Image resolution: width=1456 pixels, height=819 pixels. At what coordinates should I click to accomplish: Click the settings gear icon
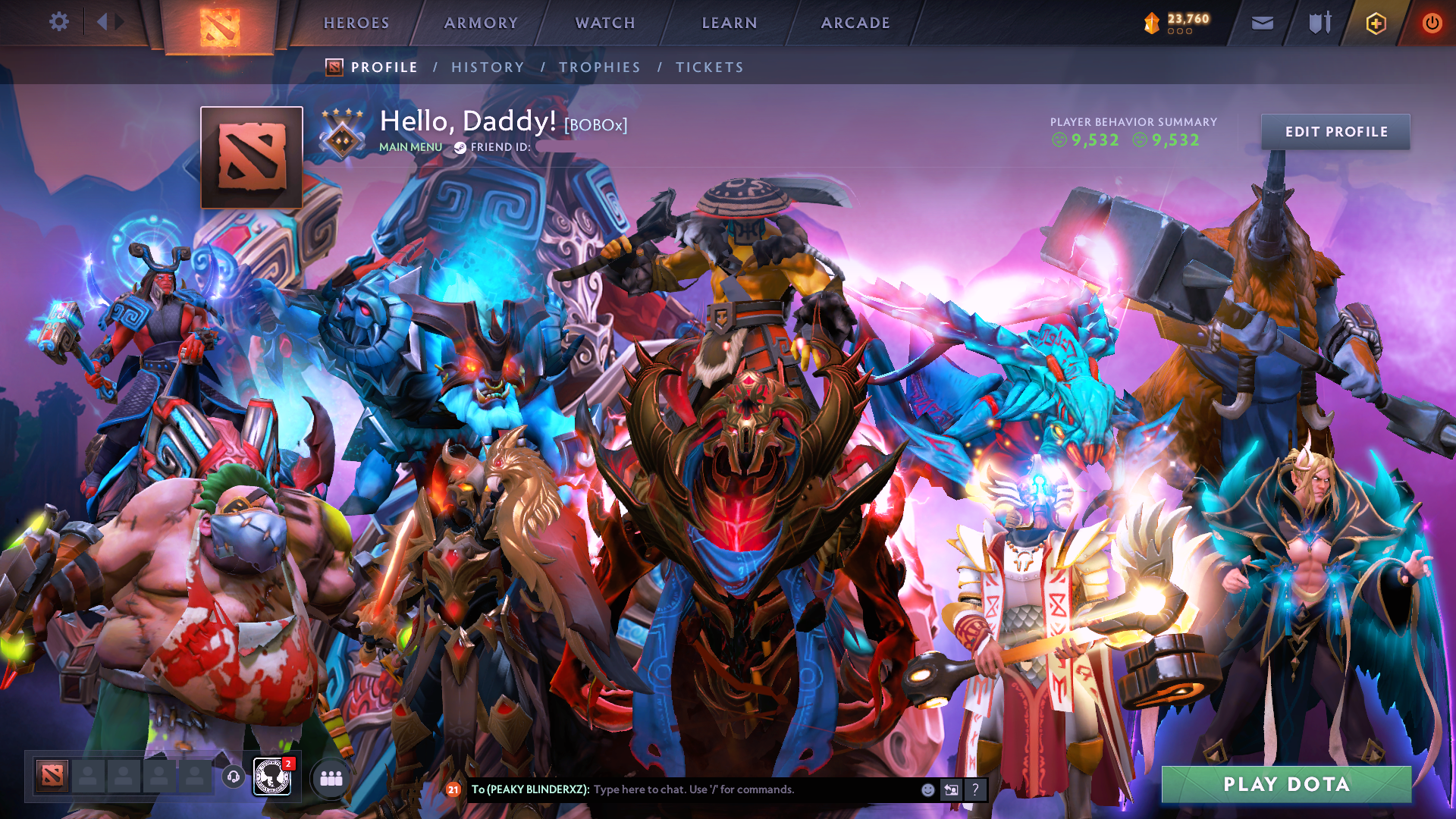(59, 21)
